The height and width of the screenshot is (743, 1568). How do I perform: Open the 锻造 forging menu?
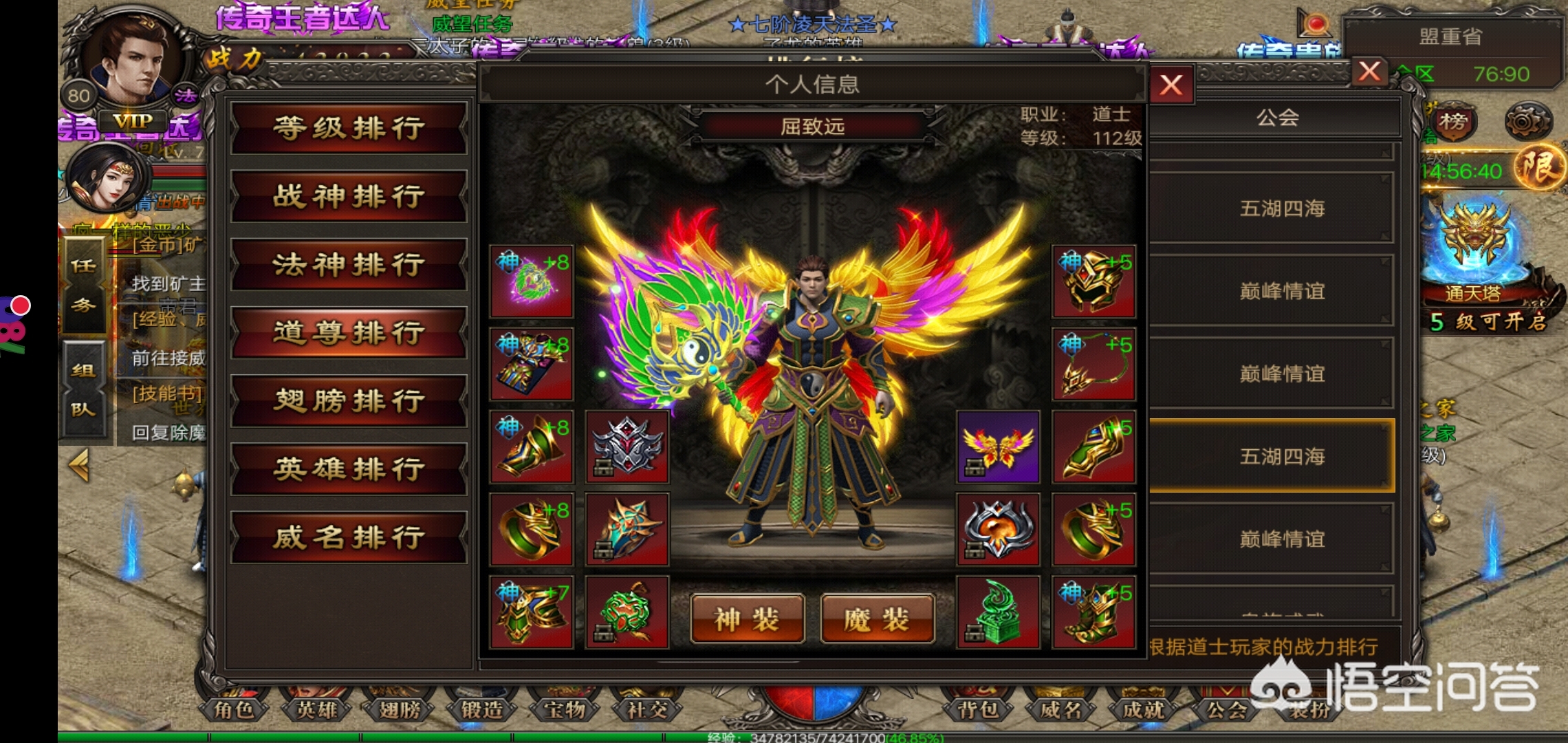[481, 709]
